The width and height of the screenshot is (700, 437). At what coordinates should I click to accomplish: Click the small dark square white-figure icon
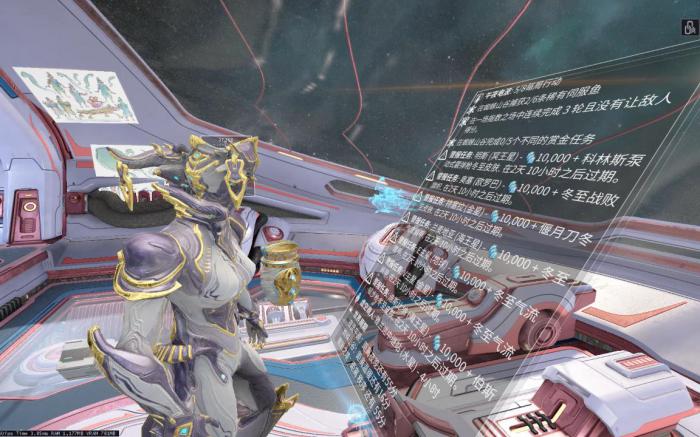pos(689,28)
